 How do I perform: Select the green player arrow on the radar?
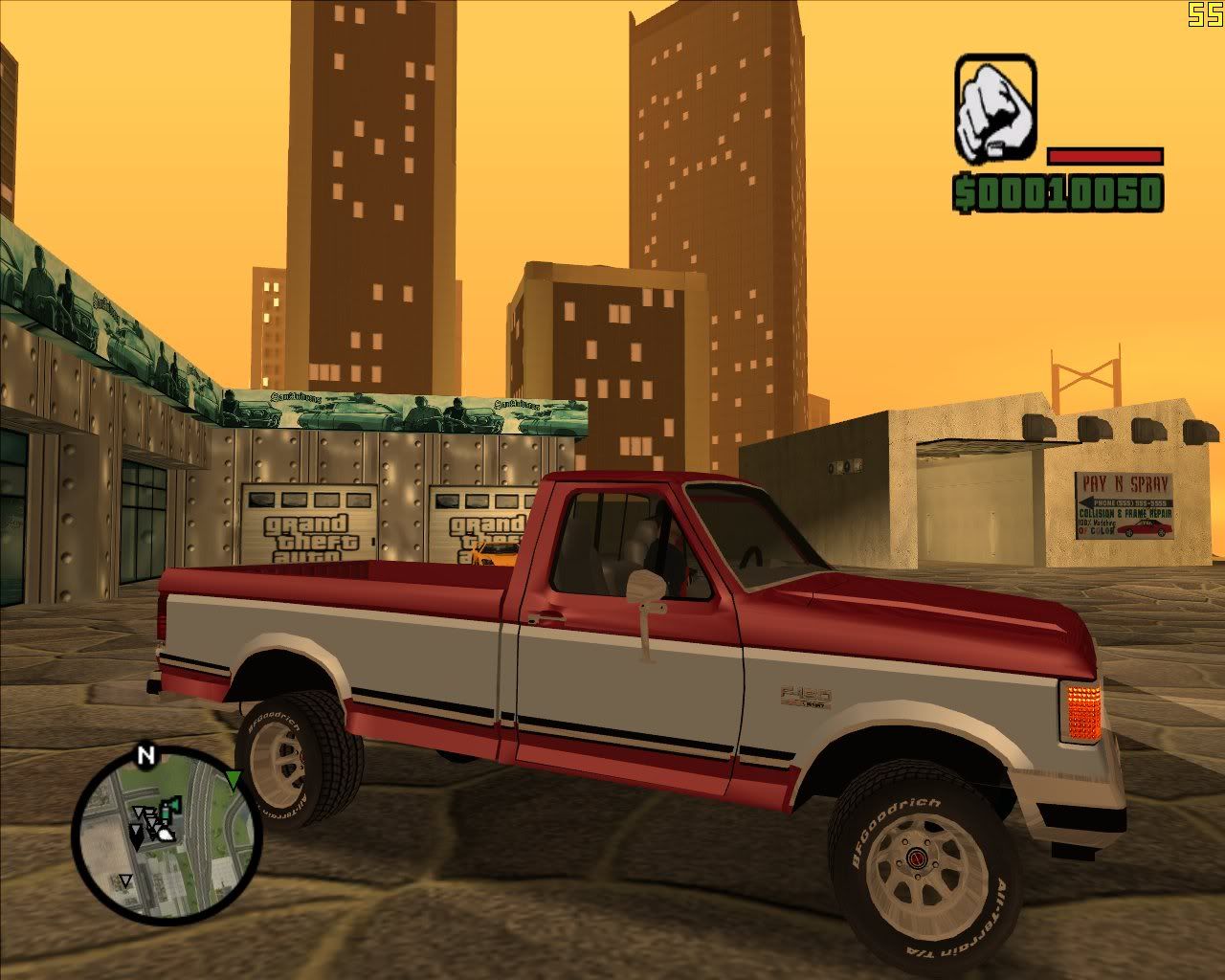(x=234, y=779)
